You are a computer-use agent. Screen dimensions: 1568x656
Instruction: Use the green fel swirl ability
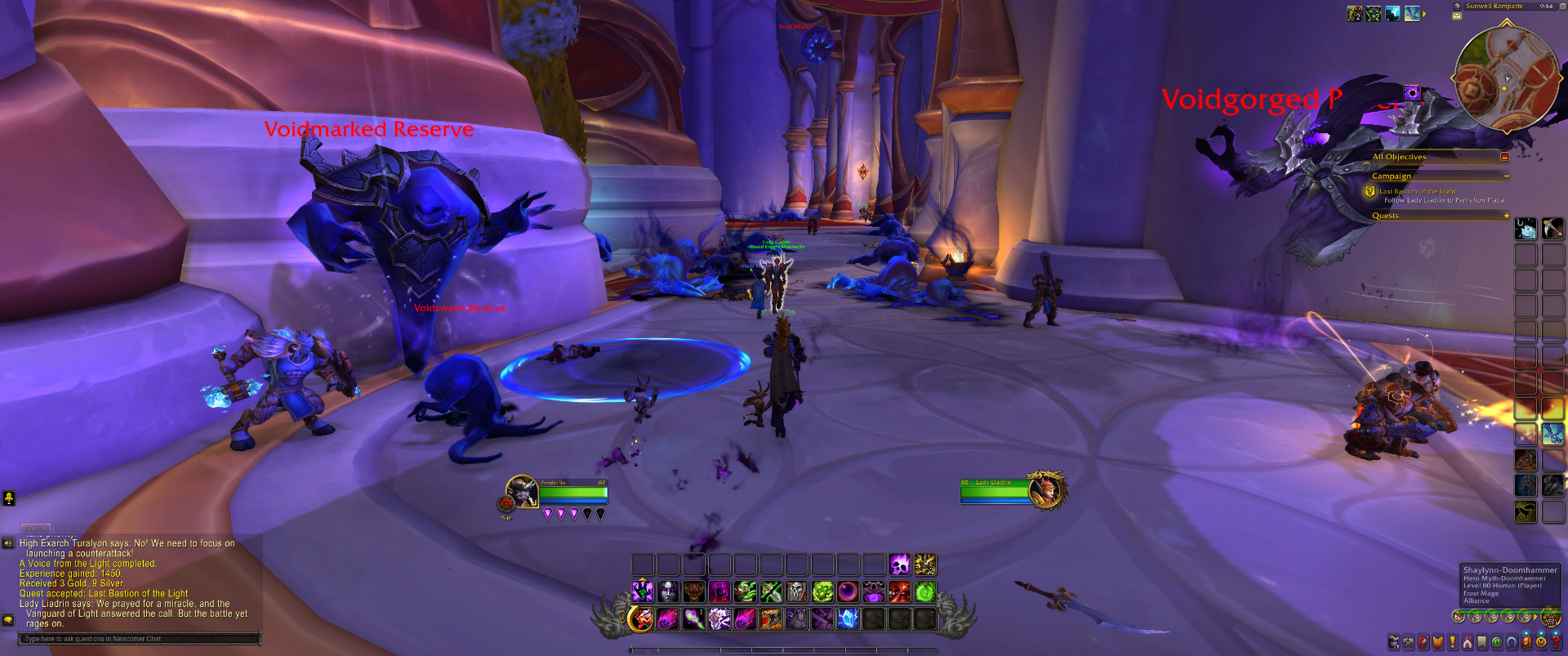click(924, 591)
